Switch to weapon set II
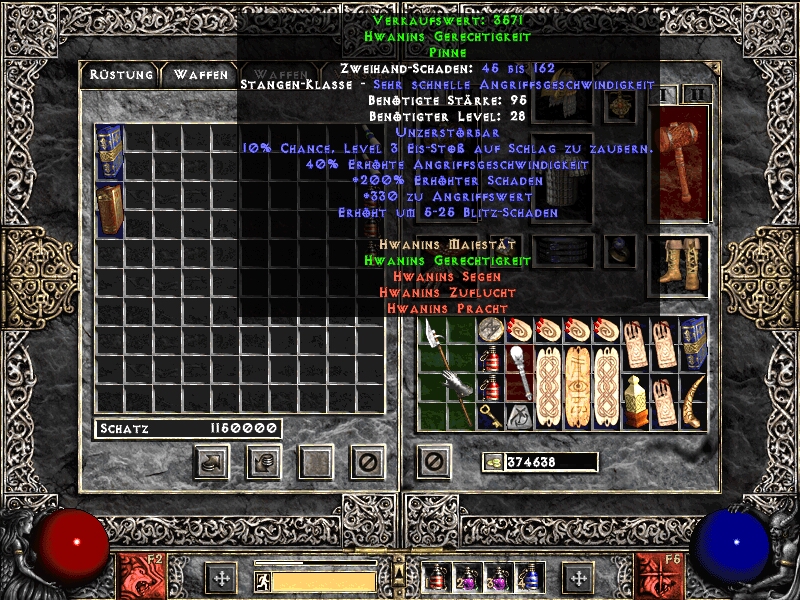The width and height of the screenshot is (800, 600). 697,94
